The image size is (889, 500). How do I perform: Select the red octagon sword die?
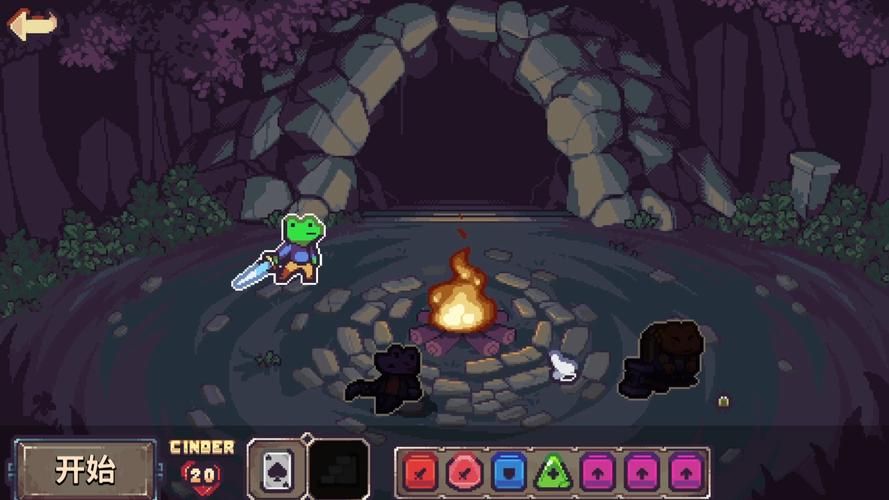464,470
